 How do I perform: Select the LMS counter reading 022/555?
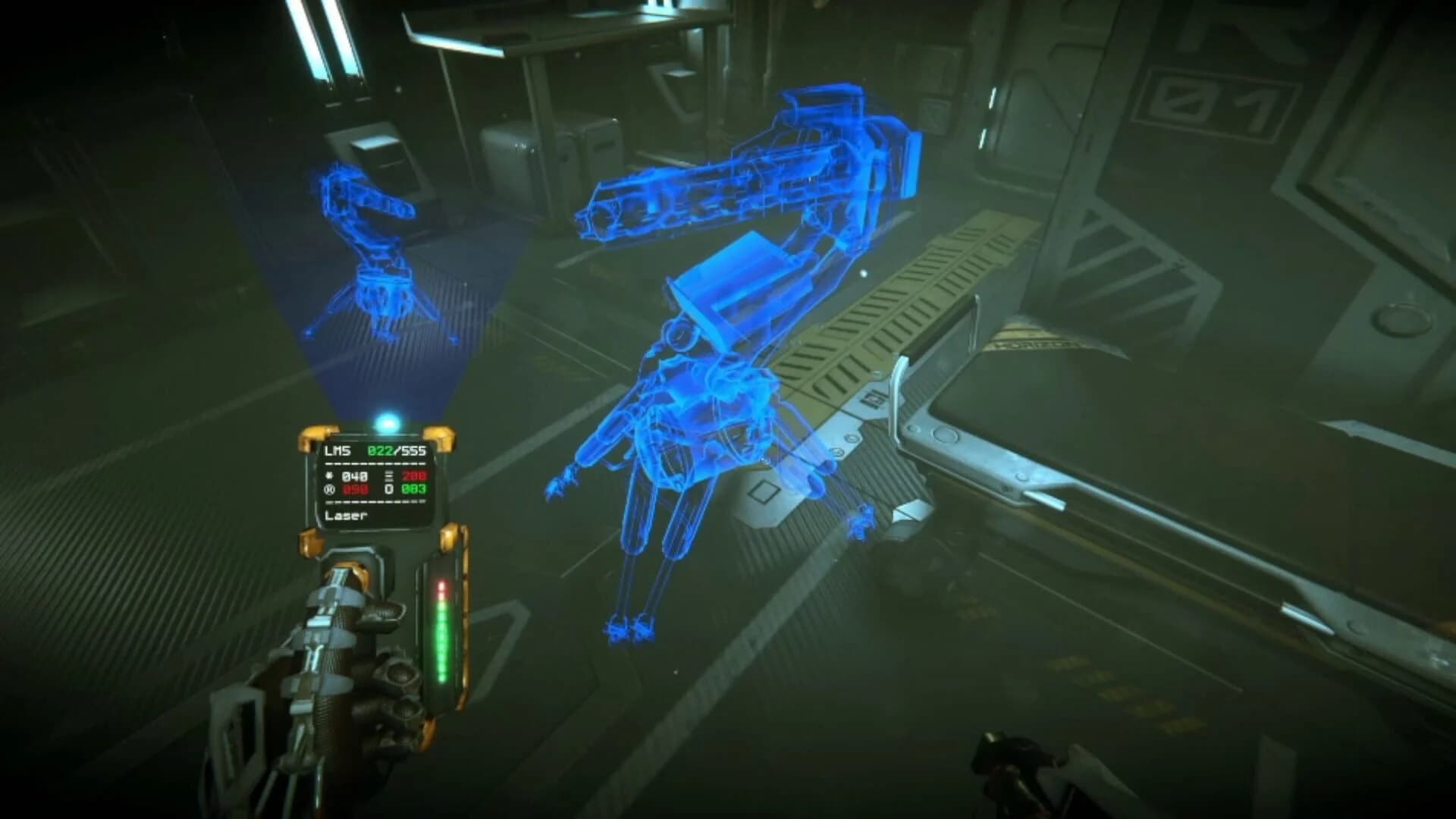397,450
